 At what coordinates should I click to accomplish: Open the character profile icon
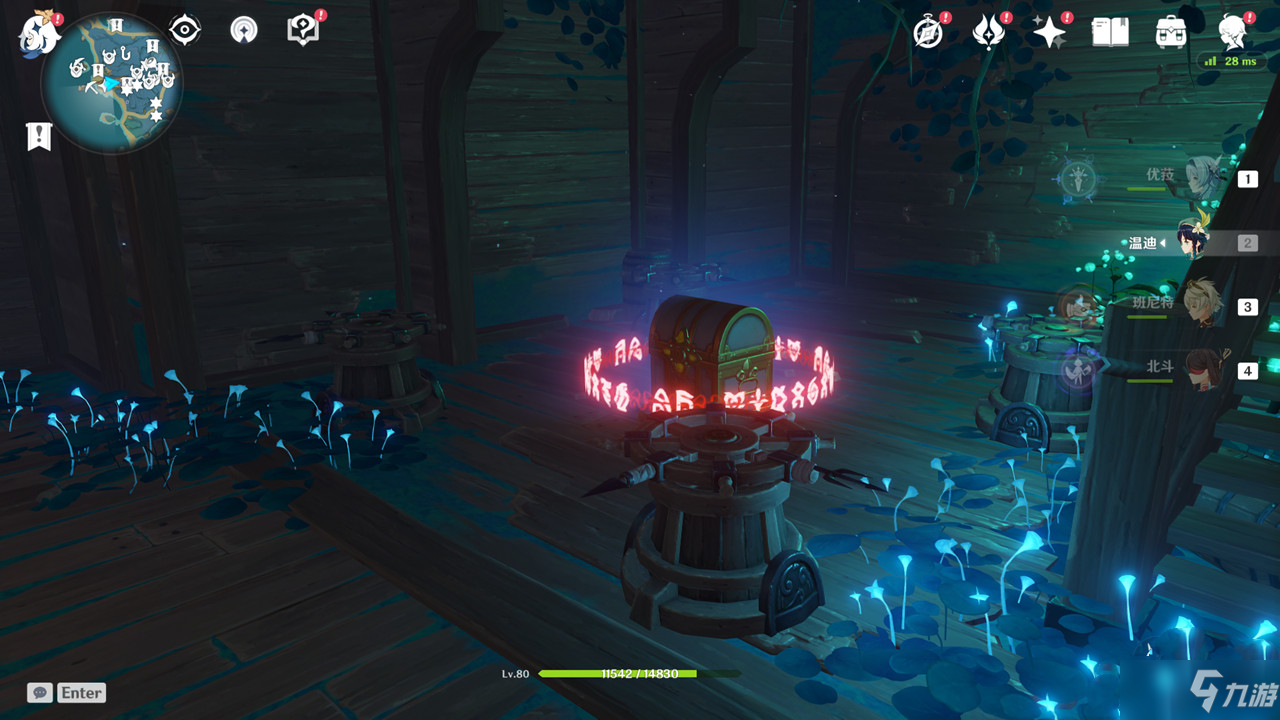1233,32
